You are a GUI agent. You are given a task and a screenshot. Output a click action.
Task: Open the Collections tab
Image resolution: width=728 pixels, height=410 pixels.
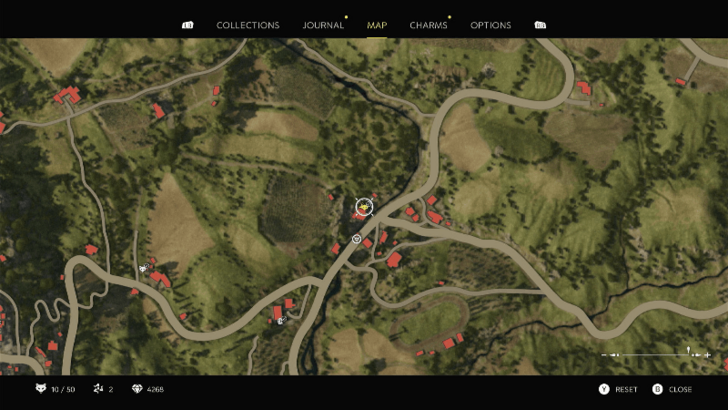pyautogui.click(x=248, y=25)
